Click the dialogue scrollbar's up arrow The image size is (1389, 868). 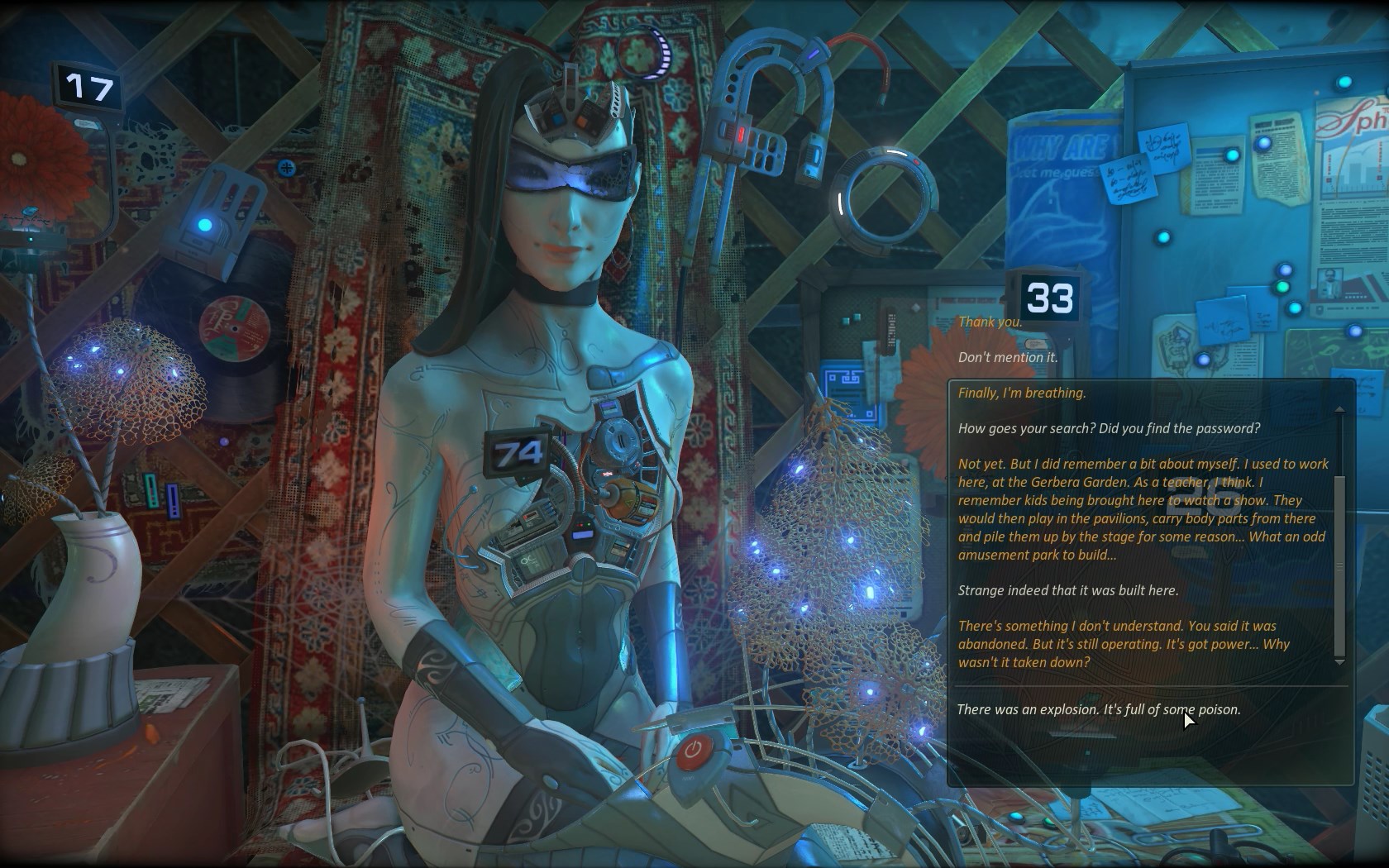point(1339,409)
